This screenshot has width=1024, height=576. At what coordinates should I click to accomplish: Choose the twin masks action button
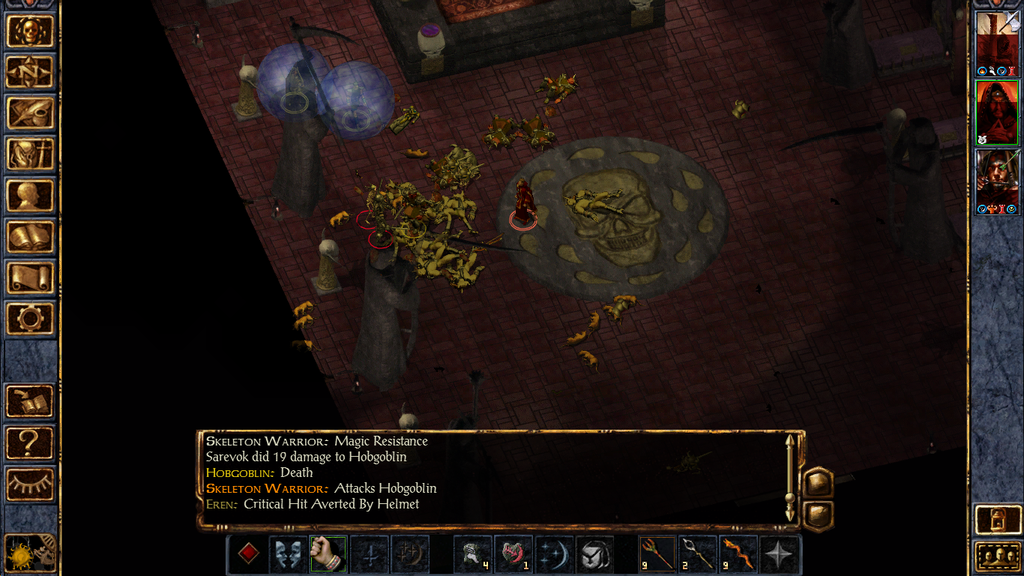tap(288, 553)
